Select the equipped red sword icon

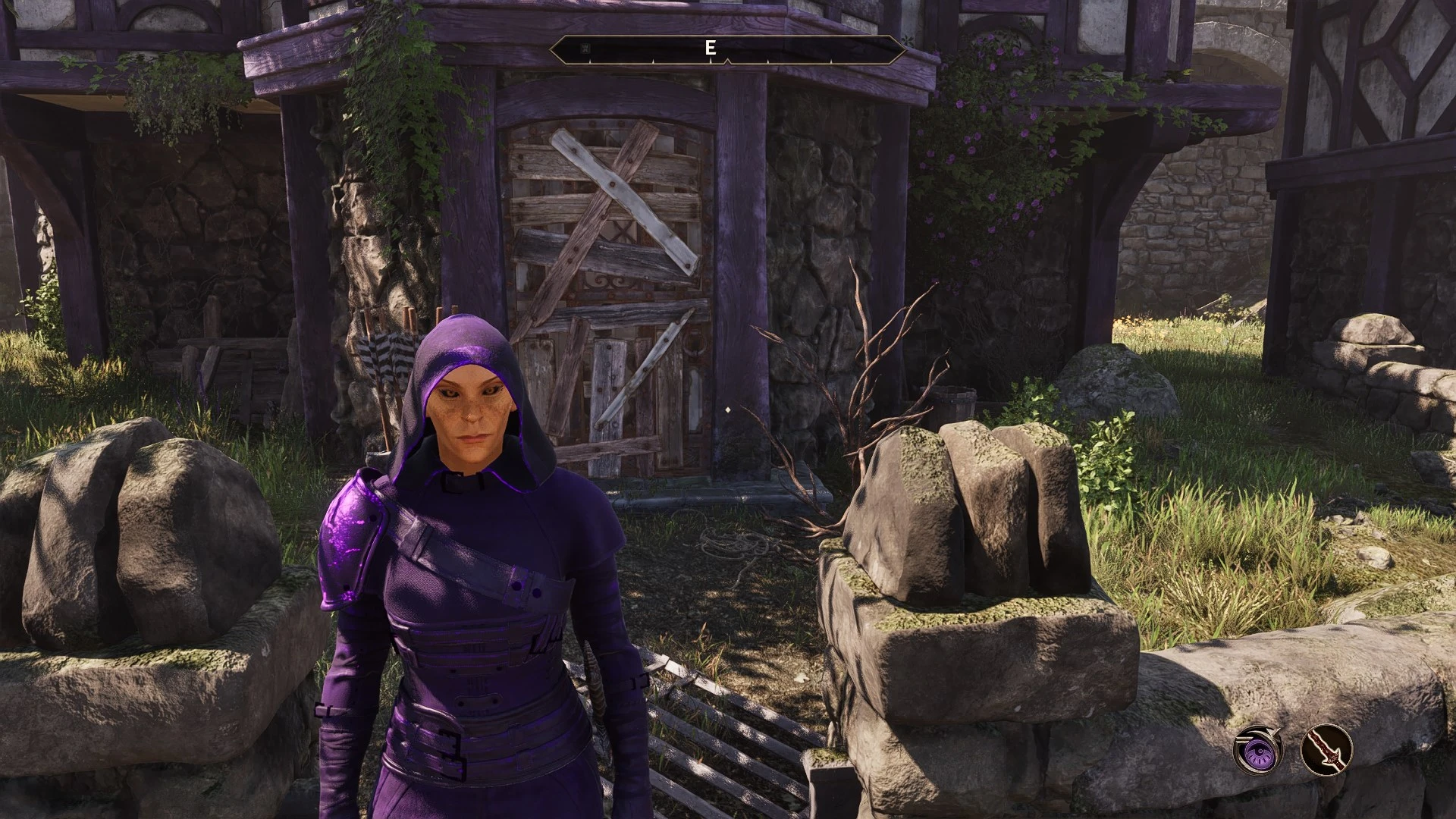click(1326, 748)
